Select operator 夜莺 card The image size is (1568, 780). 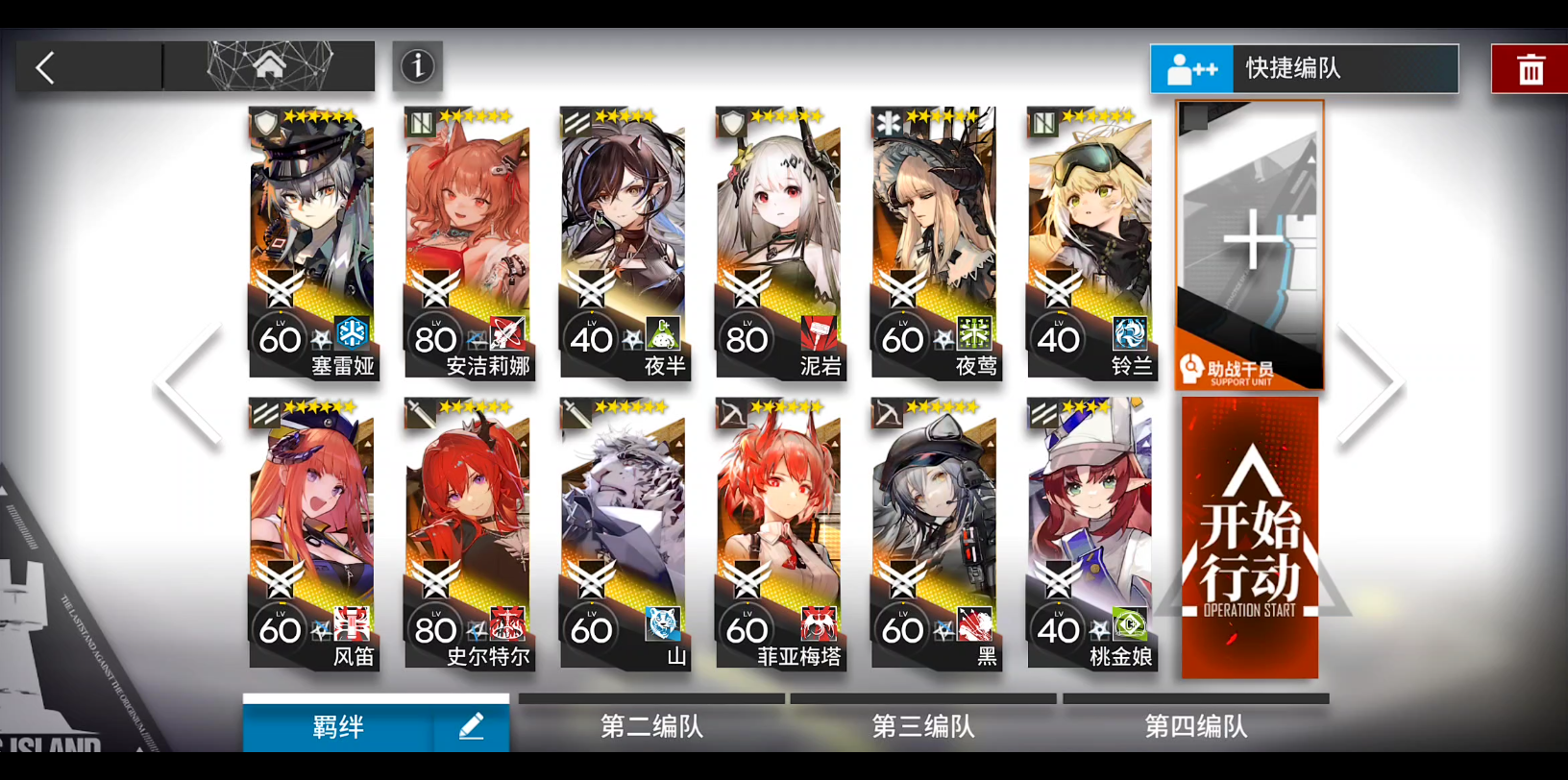click(x=935, y=242)
